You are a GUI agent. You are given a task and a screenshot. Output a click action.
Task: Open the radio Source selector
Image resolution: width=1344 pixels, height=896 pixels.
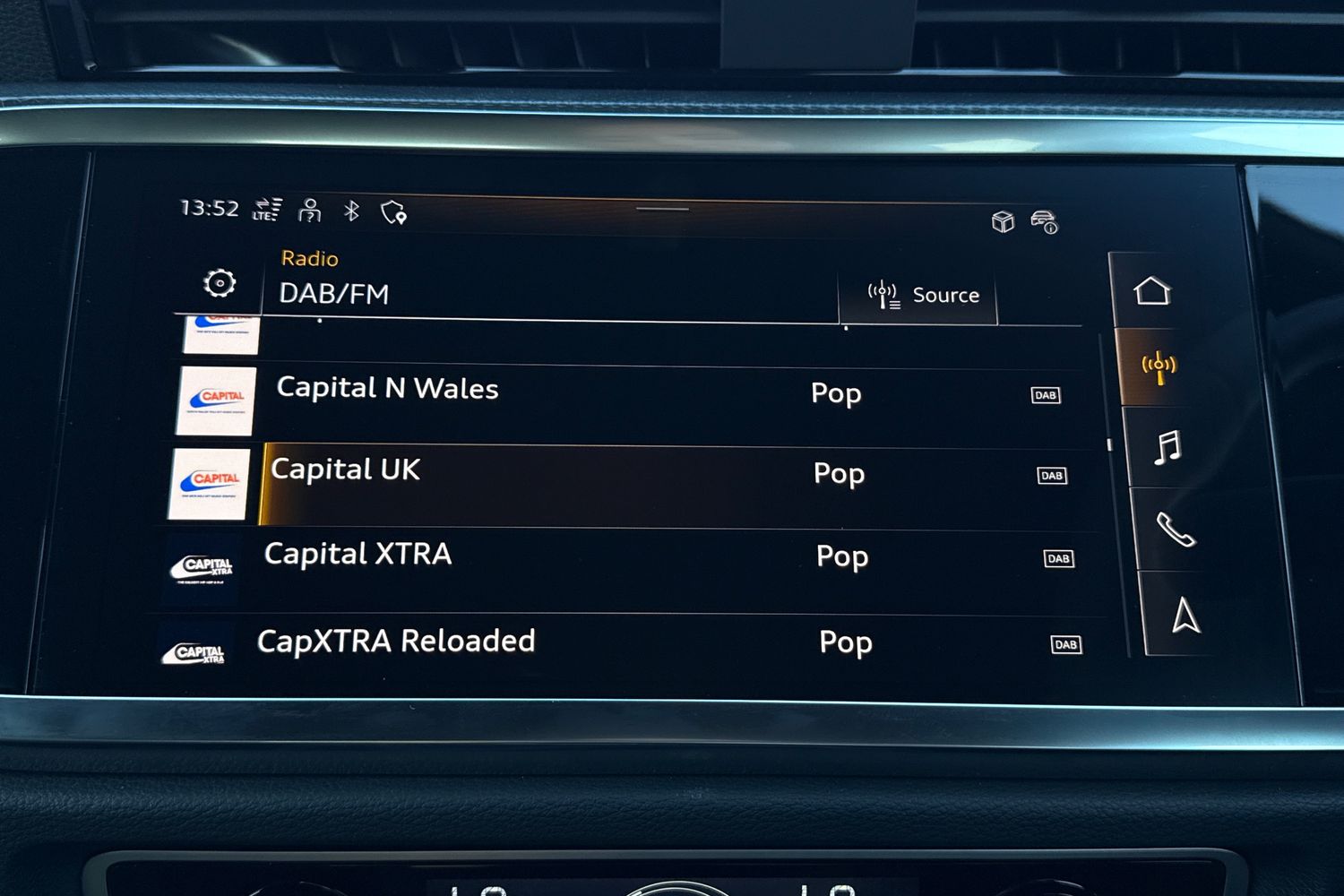point(923,295)
